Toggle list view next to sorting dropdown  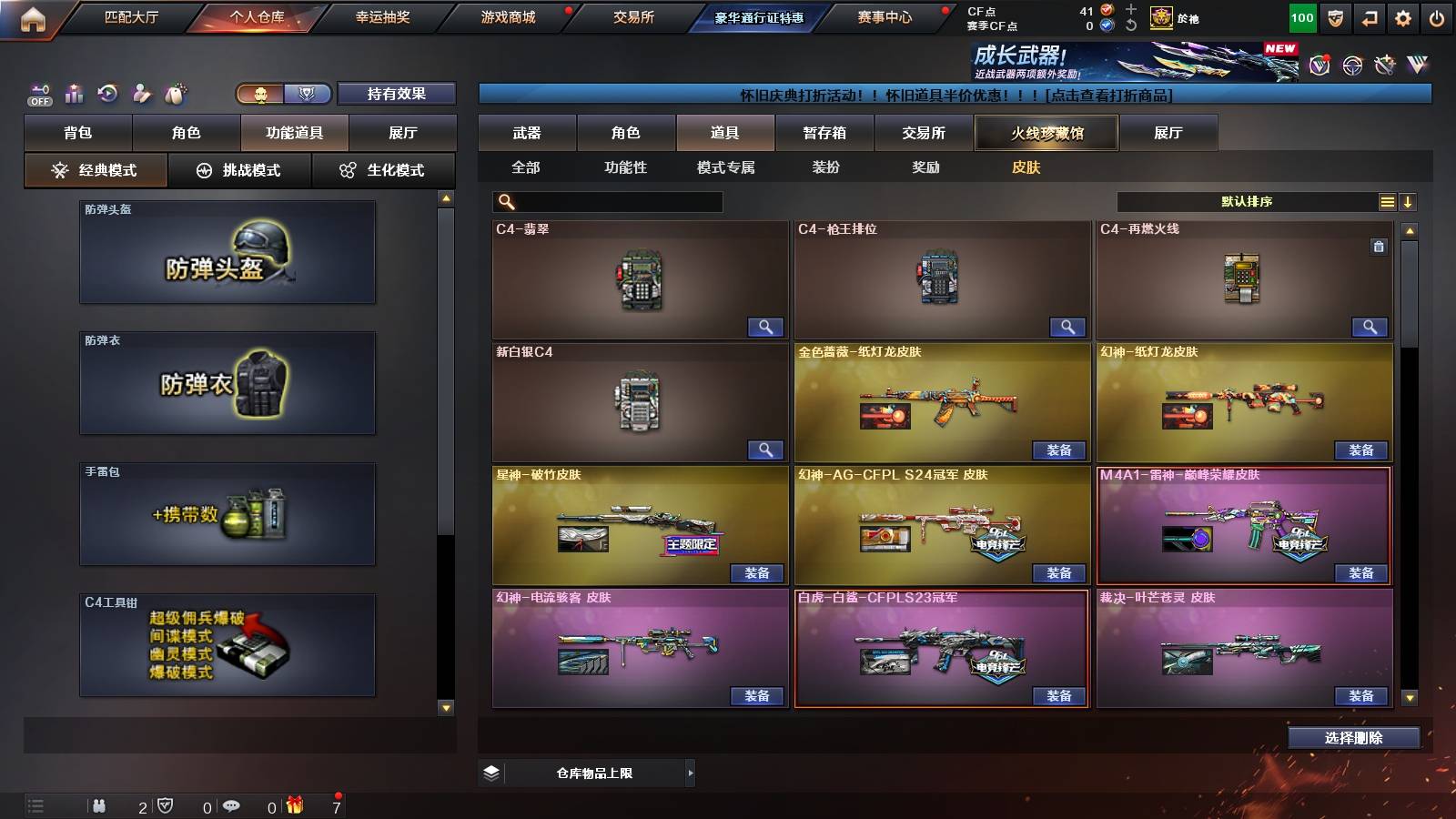tap(1386, 201)
